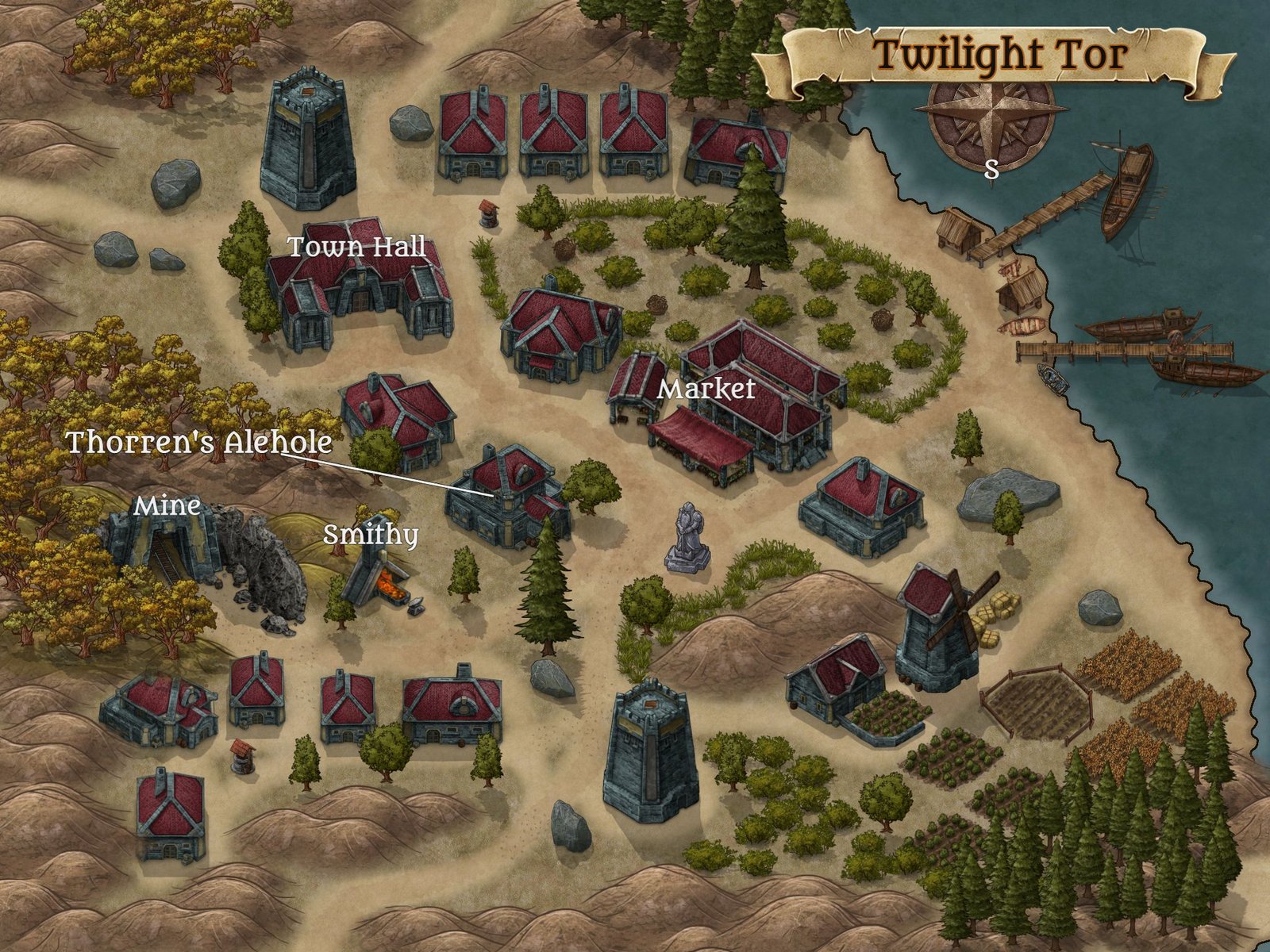Choose the Market location label
1270x952 pixels.
[706, 389]
